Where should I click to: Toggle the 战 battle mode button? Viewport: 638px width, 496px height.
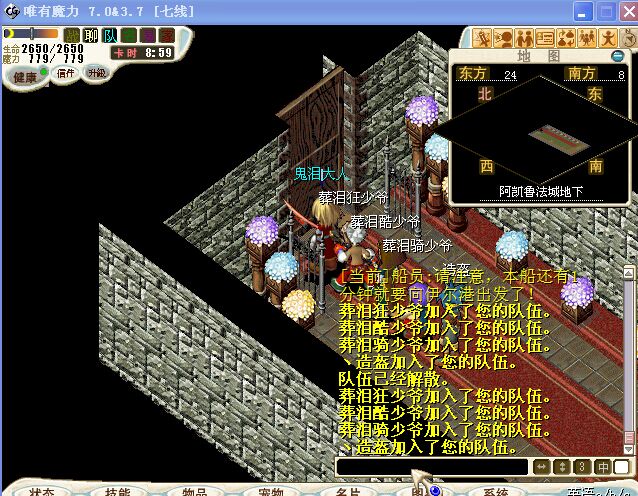pyautogui.click(x=72, y=36)
